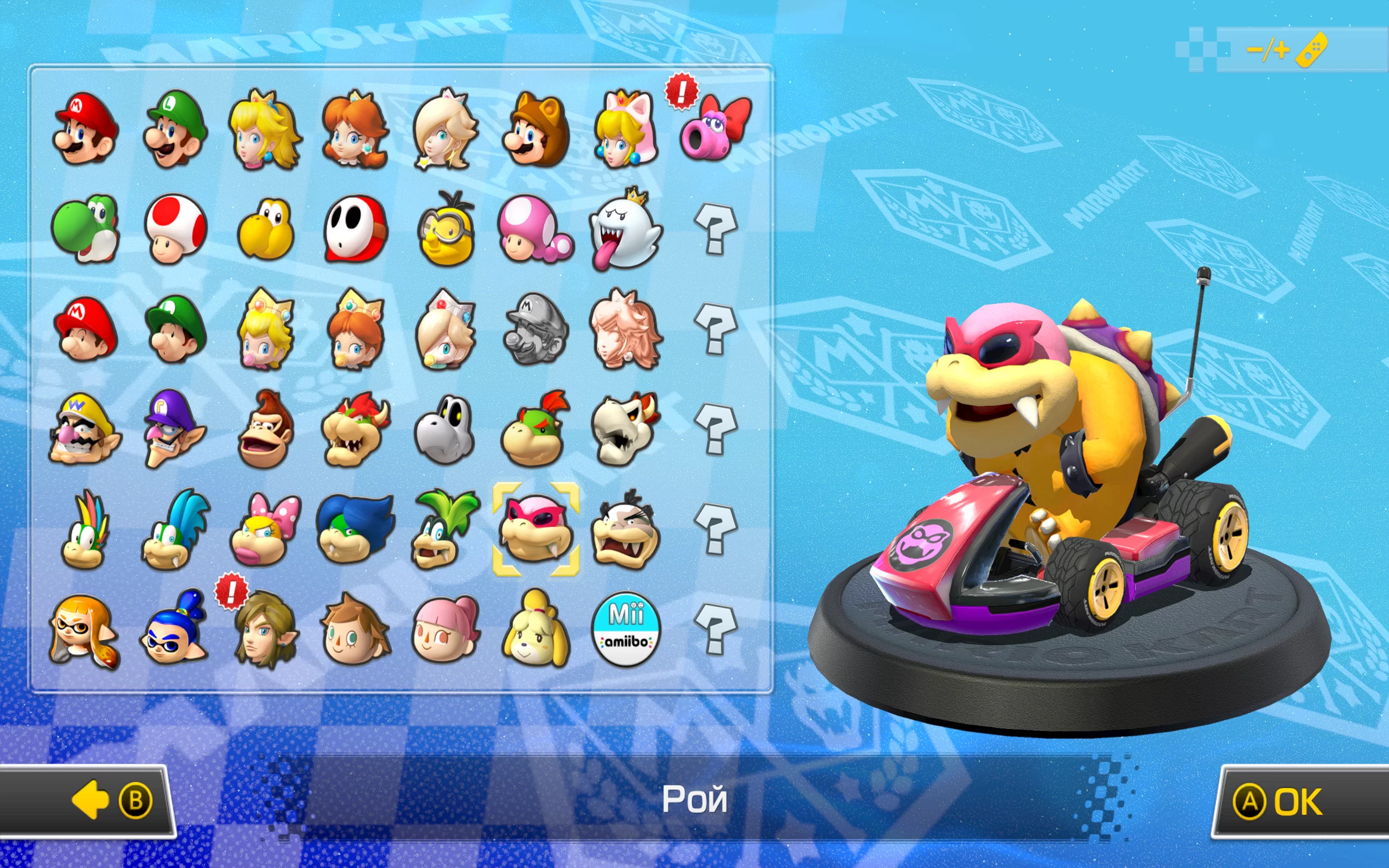Select Mario as your character
The height and width of the screenshot is (868, 1389).
coord(86,130)
